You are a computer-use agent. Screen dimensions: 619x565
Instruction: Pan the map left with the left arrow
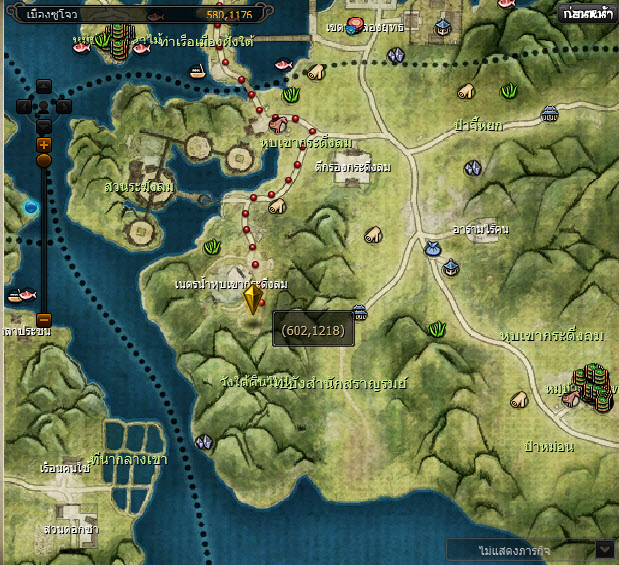(x=25, y=106)
